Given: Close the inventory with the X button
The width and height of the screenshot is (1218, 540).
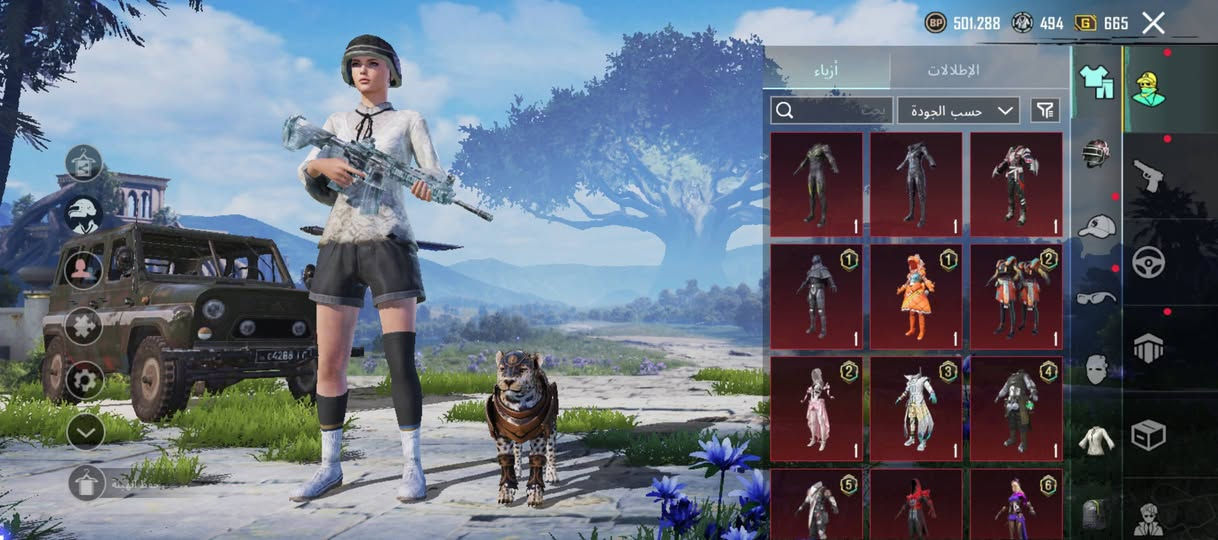Looking at the screenshot, I should tap(1153, 23).
